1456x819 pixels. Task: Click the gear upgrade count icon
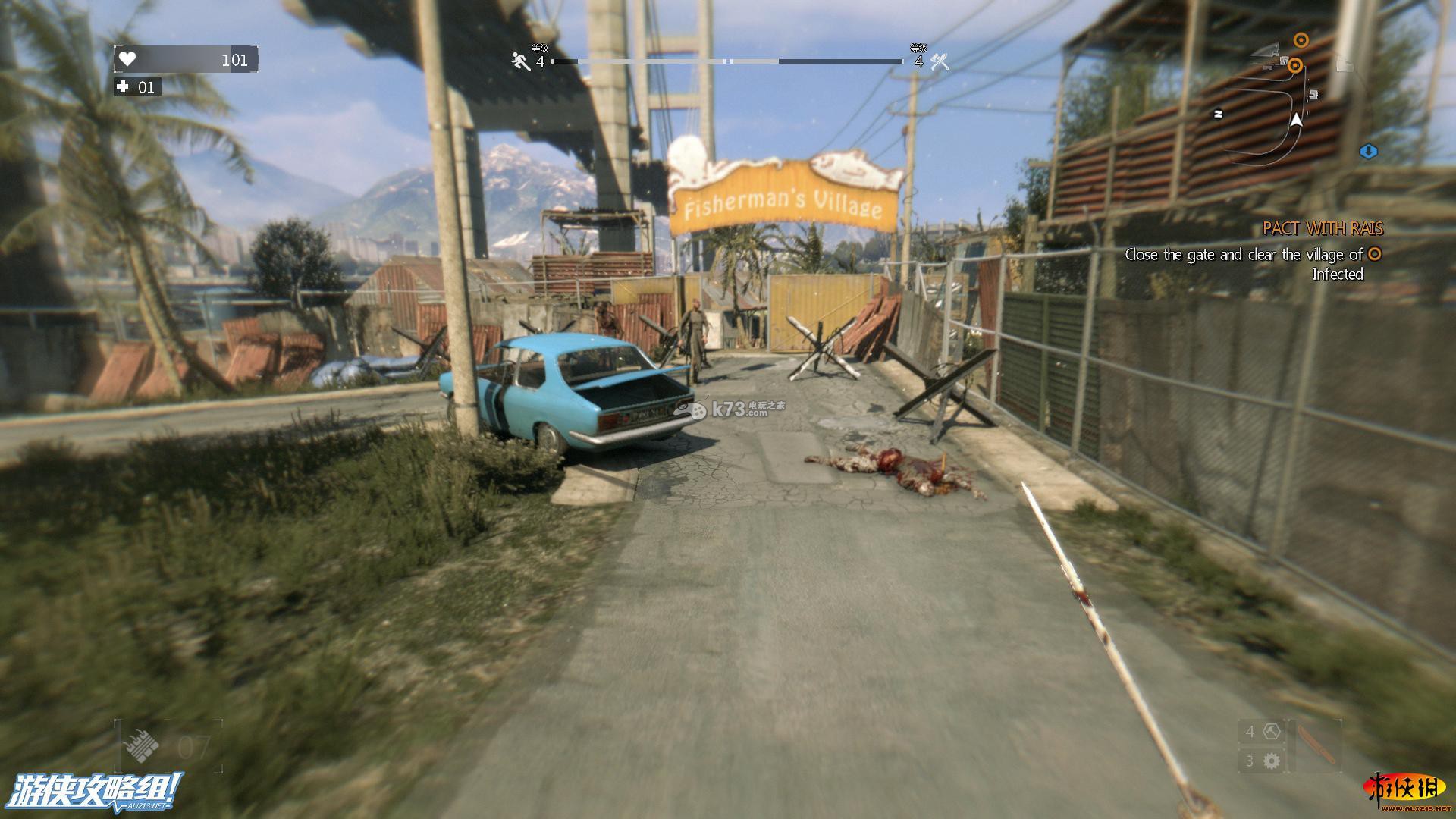pos(1272,761)
